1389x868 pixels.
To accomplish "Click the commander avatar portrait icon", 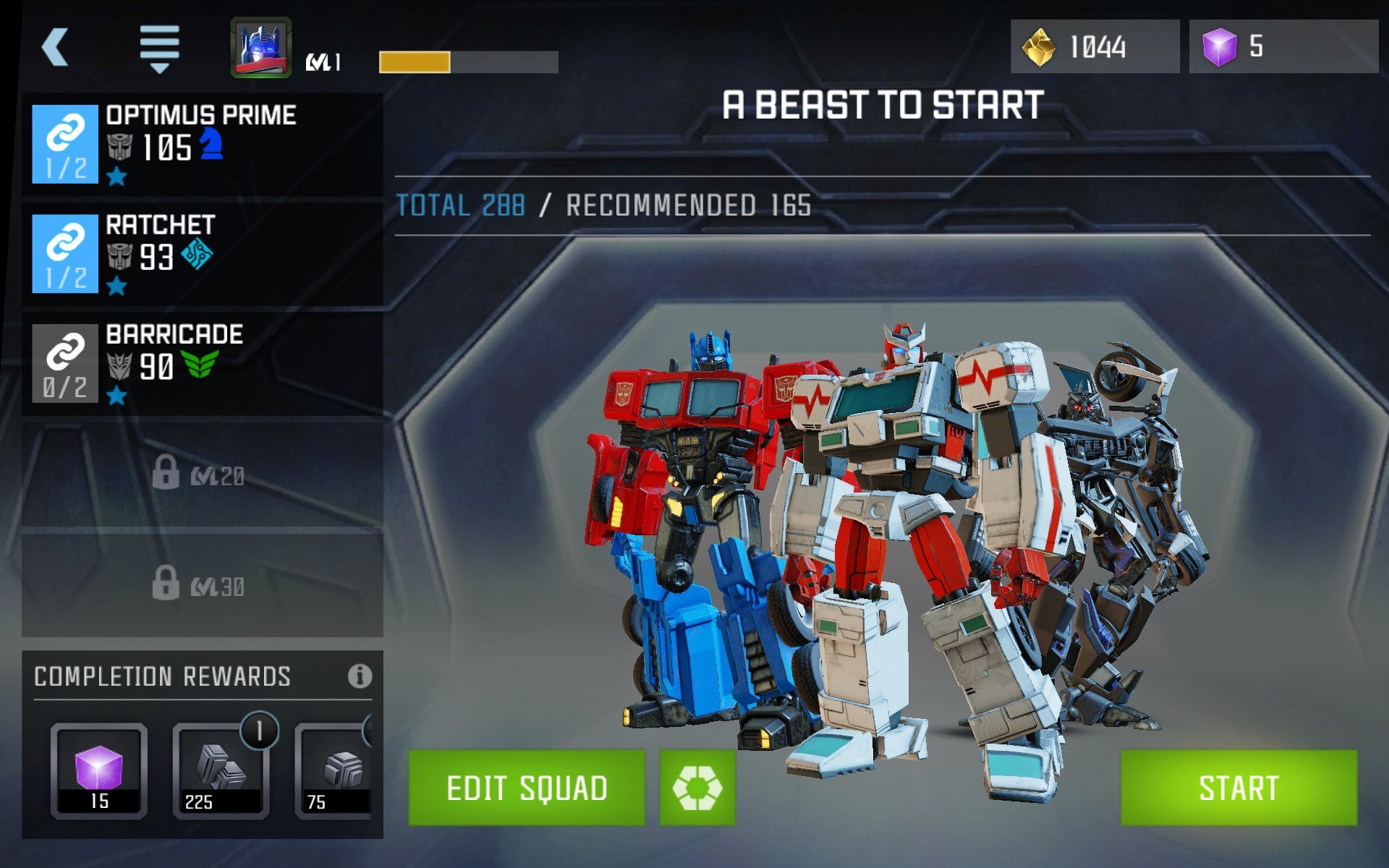I will click(262, 45).
